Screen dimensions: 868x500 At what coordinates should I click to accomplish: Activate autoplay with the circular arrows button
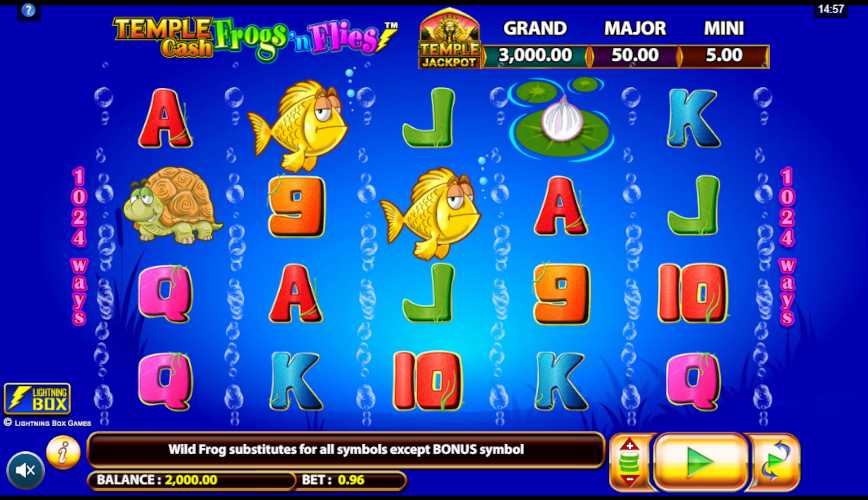(775, 462)
